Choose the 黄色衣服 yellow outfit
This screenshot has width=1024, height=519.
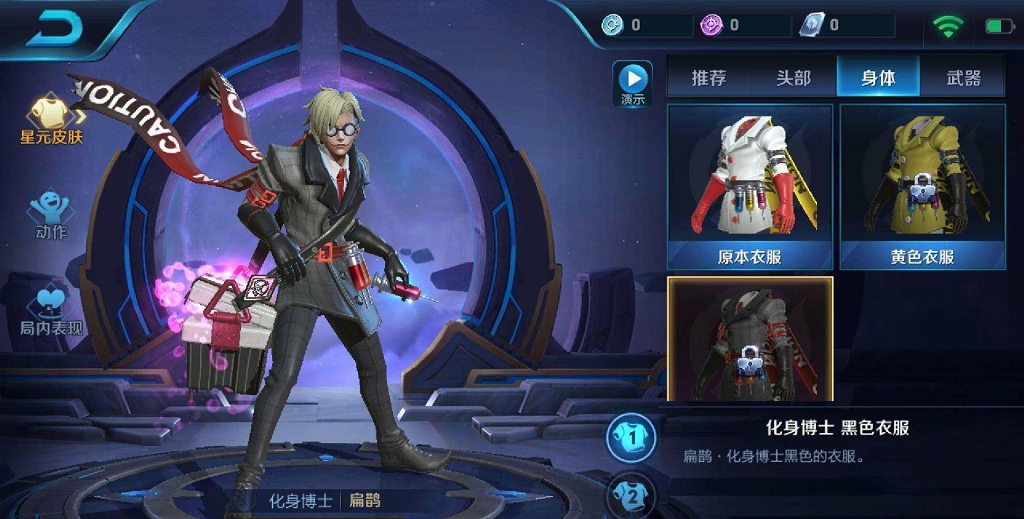point(921,187)
